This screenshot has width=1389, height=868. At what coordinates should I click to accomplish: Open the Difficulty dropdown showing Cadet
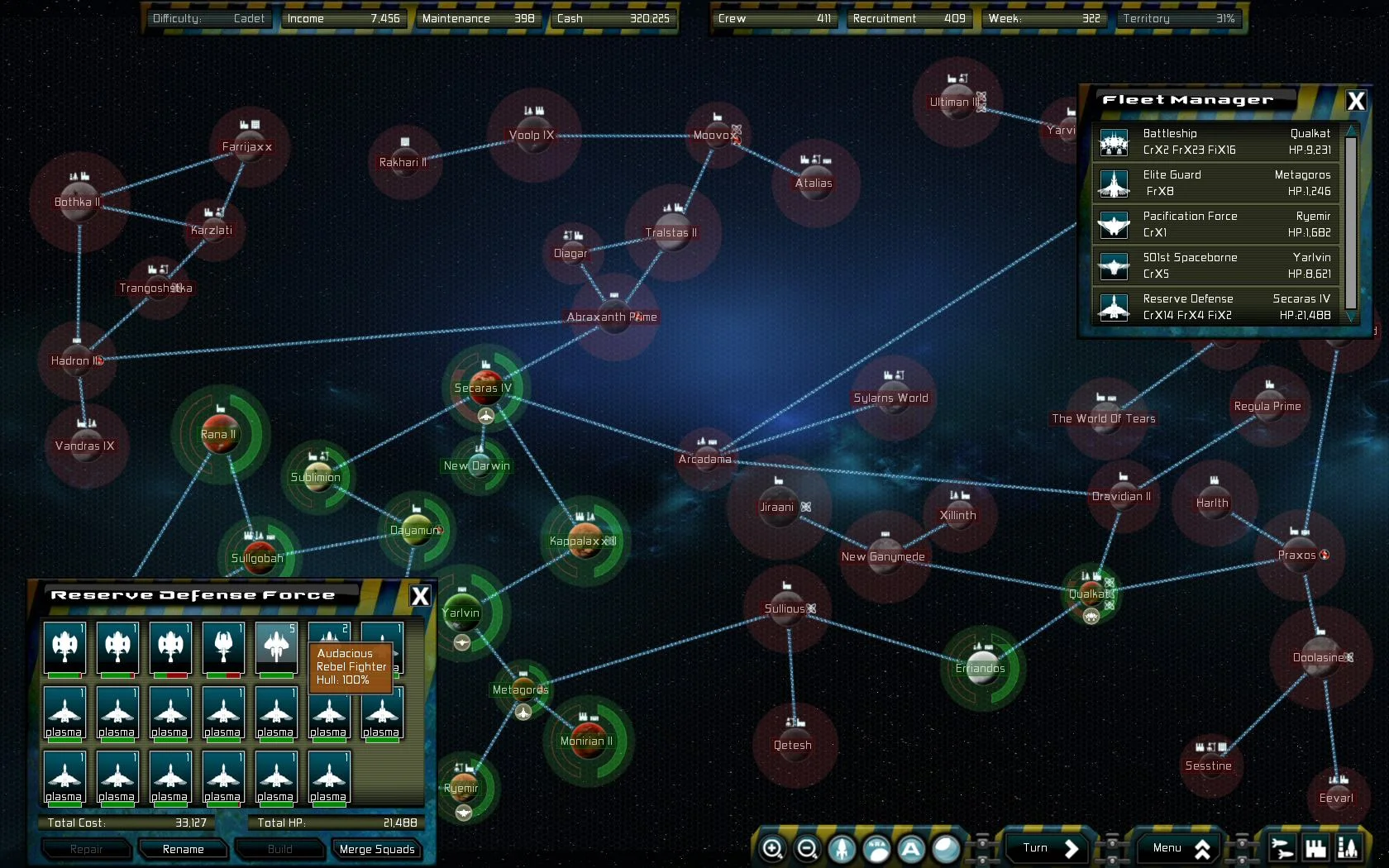(209, 17)
